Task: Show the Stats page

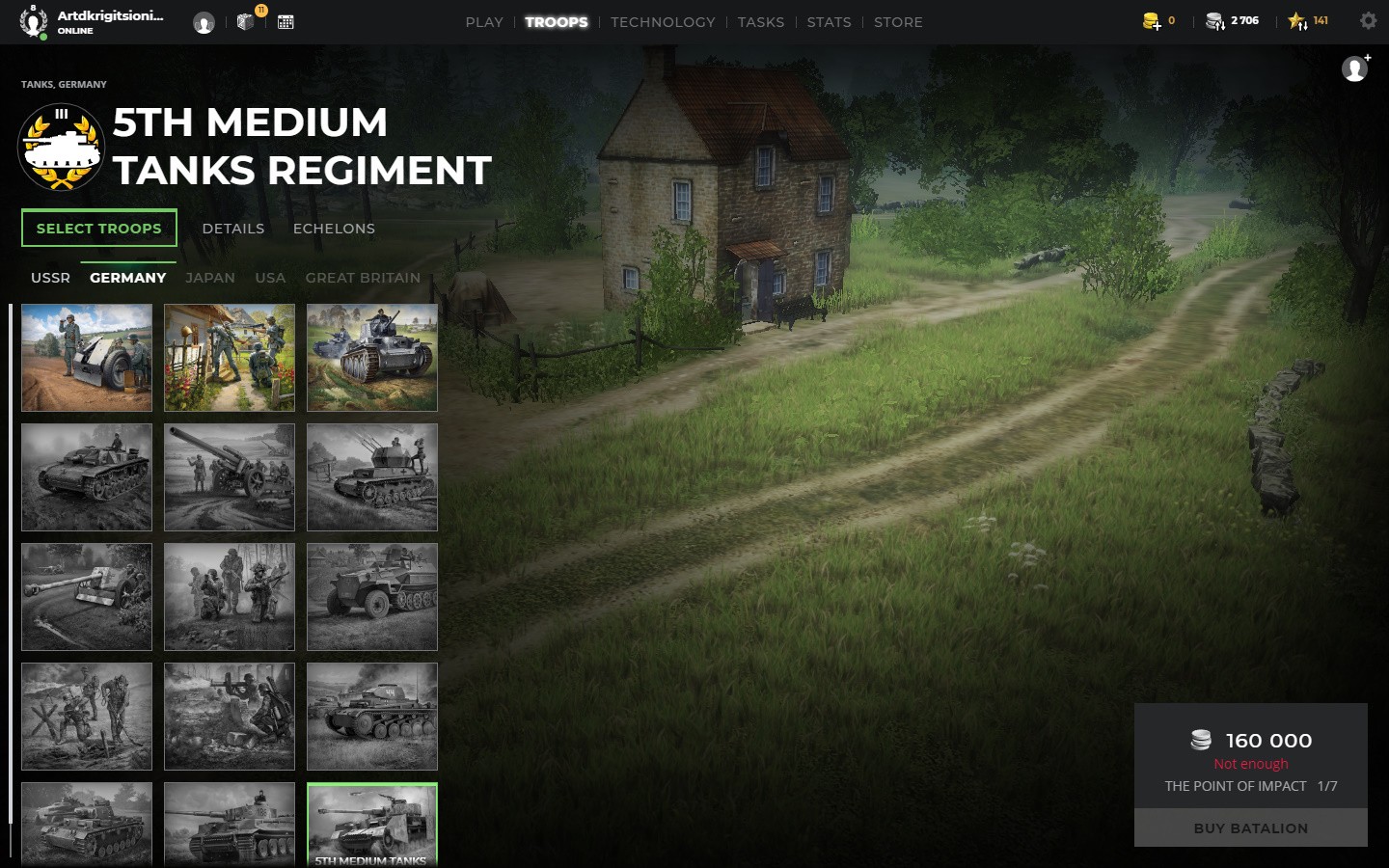Action: pos(829,22)
